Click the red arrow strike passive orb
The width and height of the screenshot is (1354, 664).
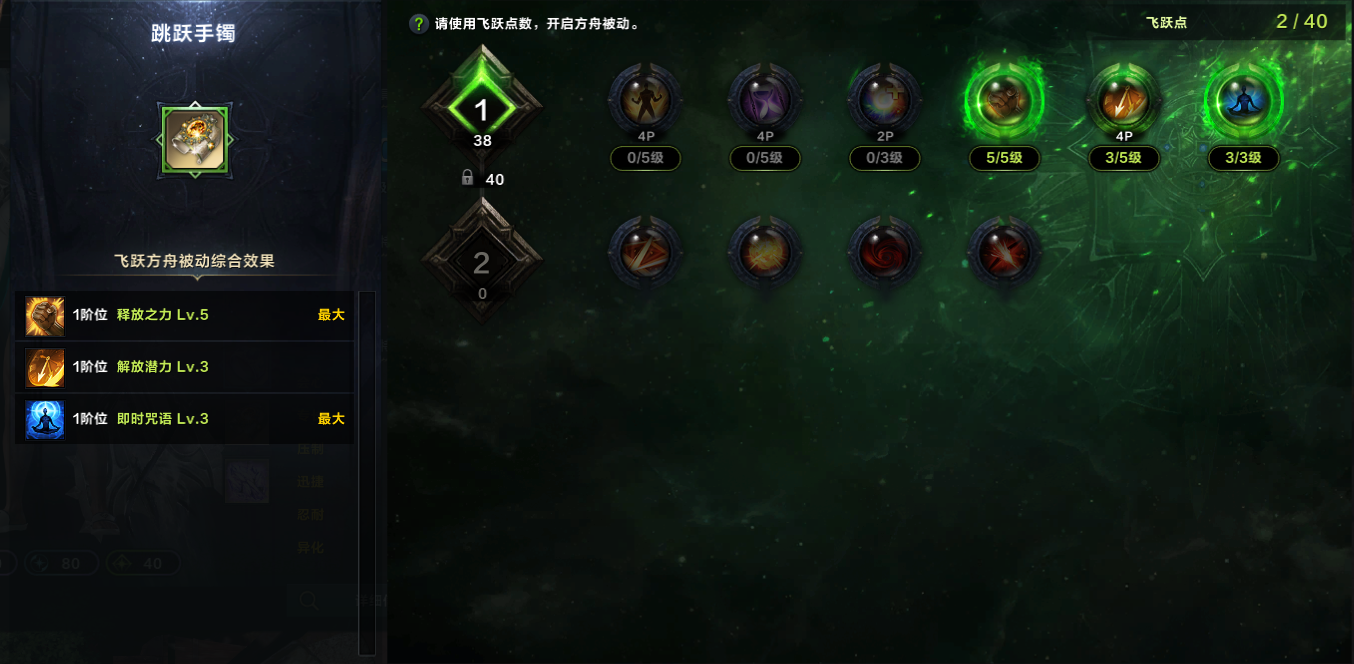(x=1004, y=253)
